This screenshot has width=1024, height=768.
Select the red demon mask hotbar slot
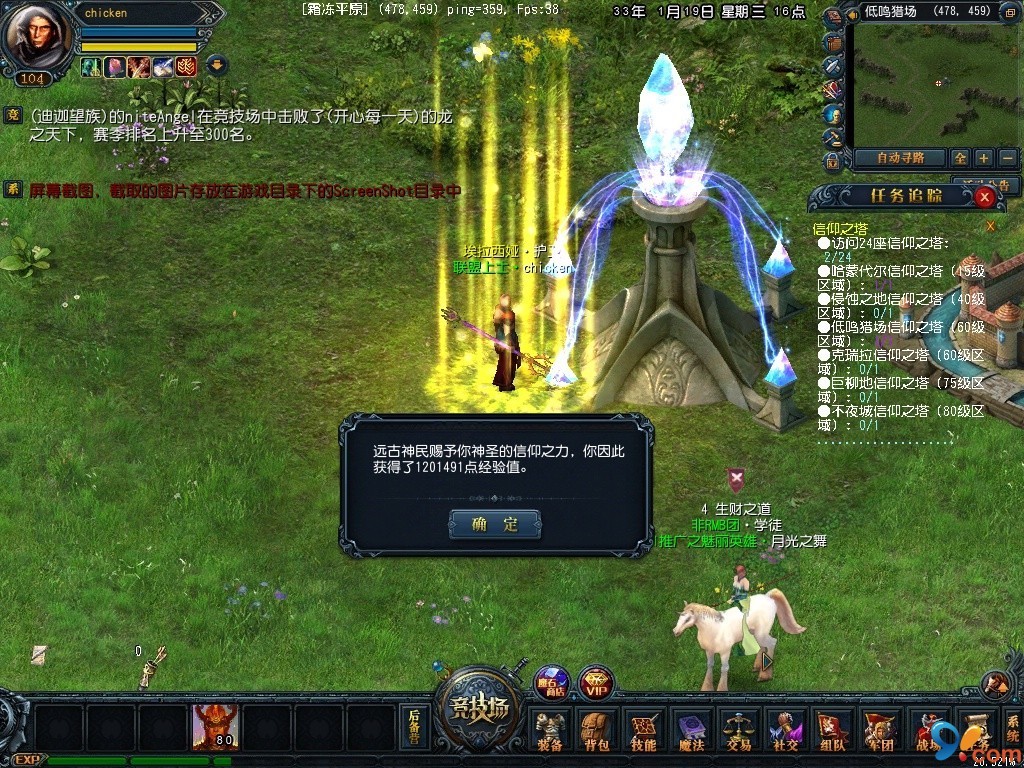(215, 727)
